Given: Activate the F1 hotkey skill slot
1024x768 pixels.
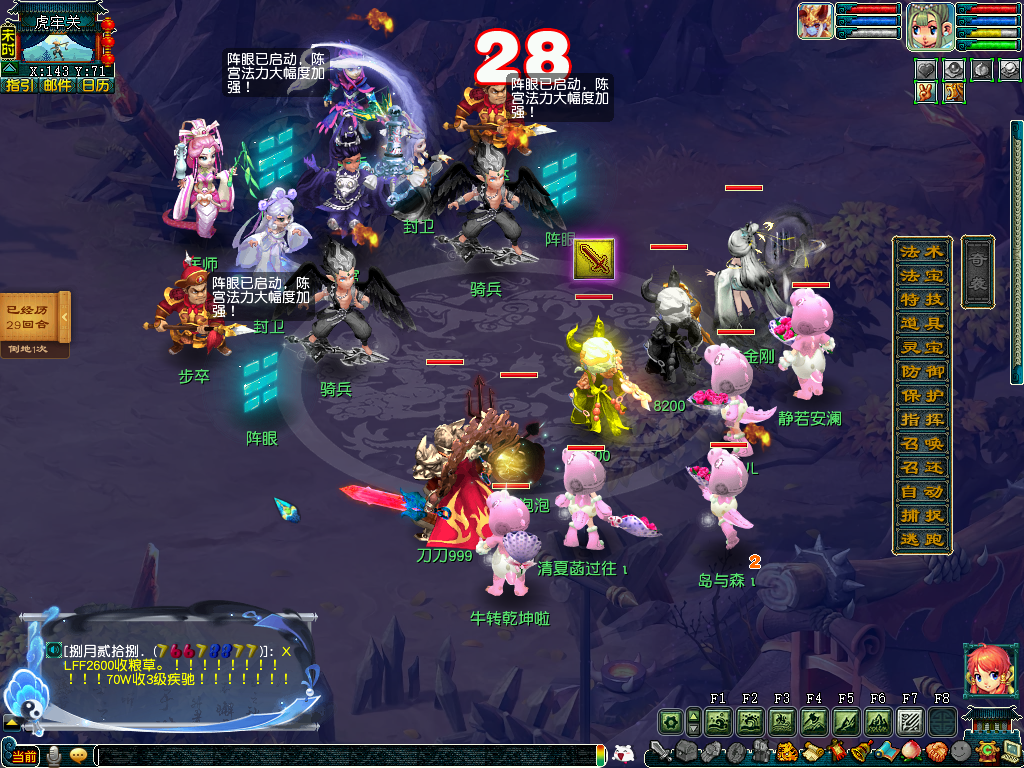Looking at the screenshot, I should [718, 721].
